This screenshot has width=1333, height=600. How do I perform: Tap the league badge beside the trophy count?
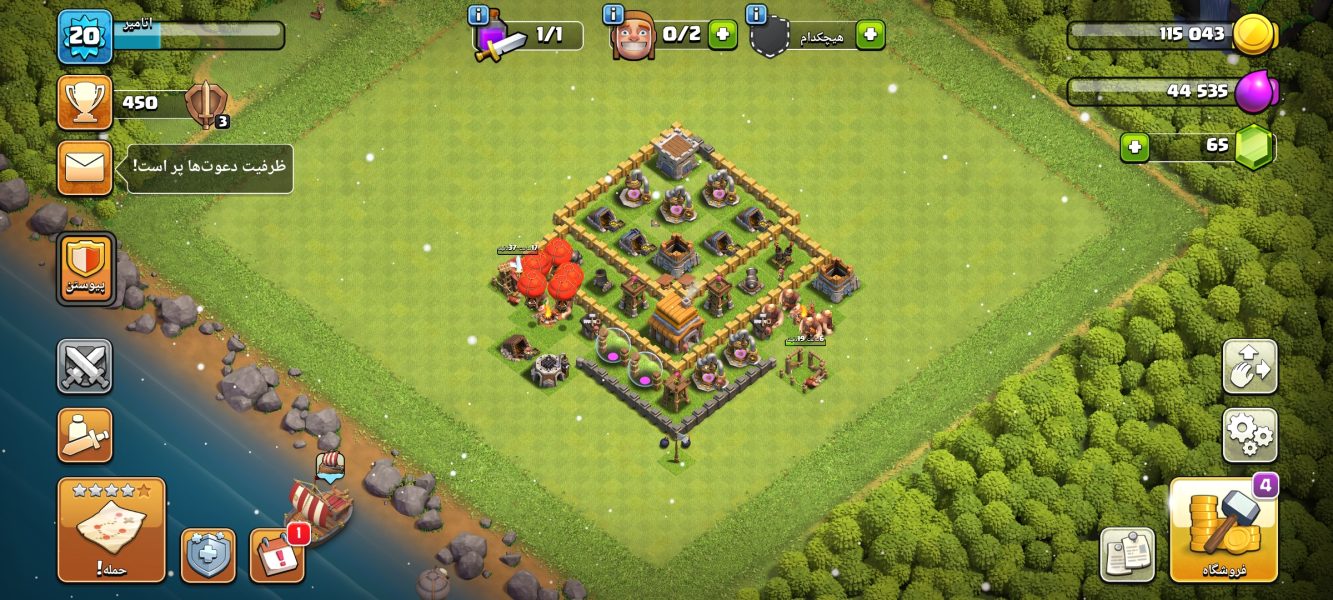click(208, 104)
